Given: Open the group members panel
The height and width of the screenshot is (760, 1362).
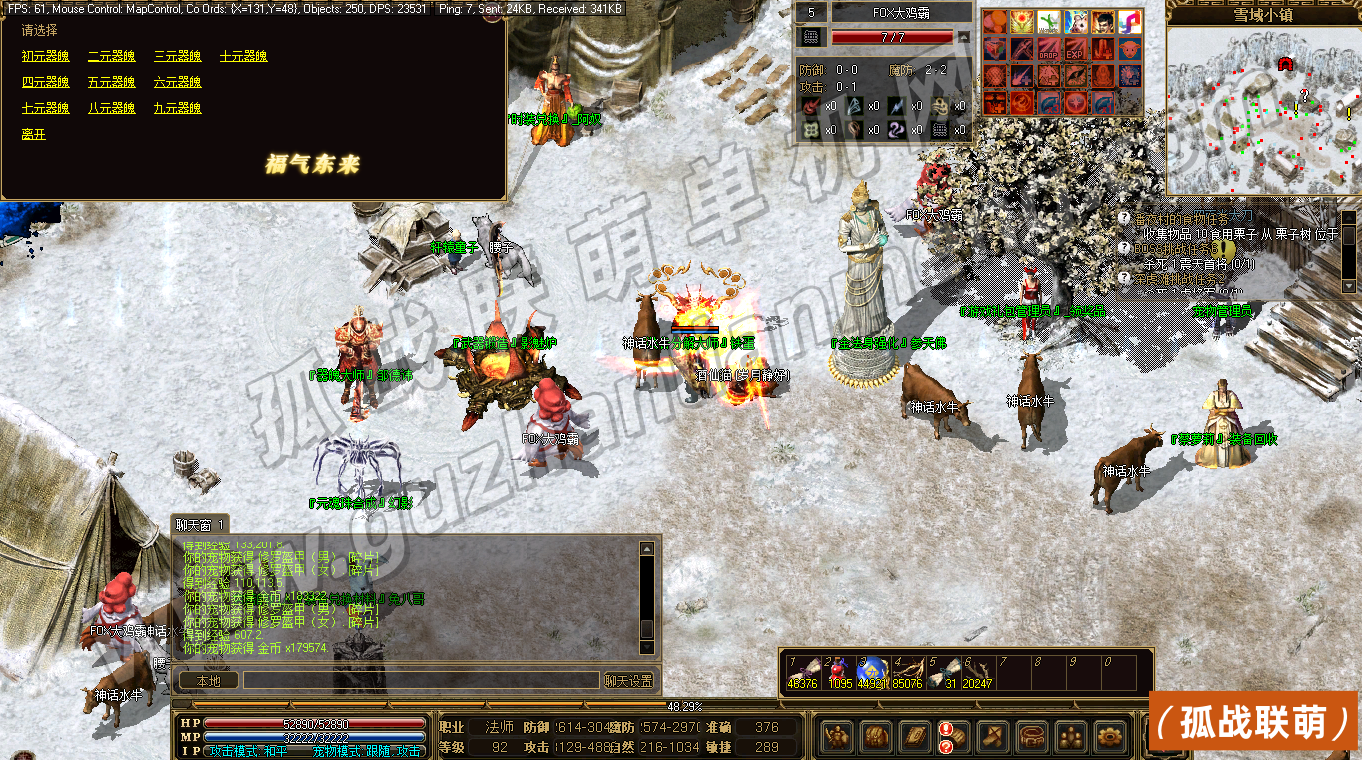Looking at the screenshot, I should point(1070,737).
